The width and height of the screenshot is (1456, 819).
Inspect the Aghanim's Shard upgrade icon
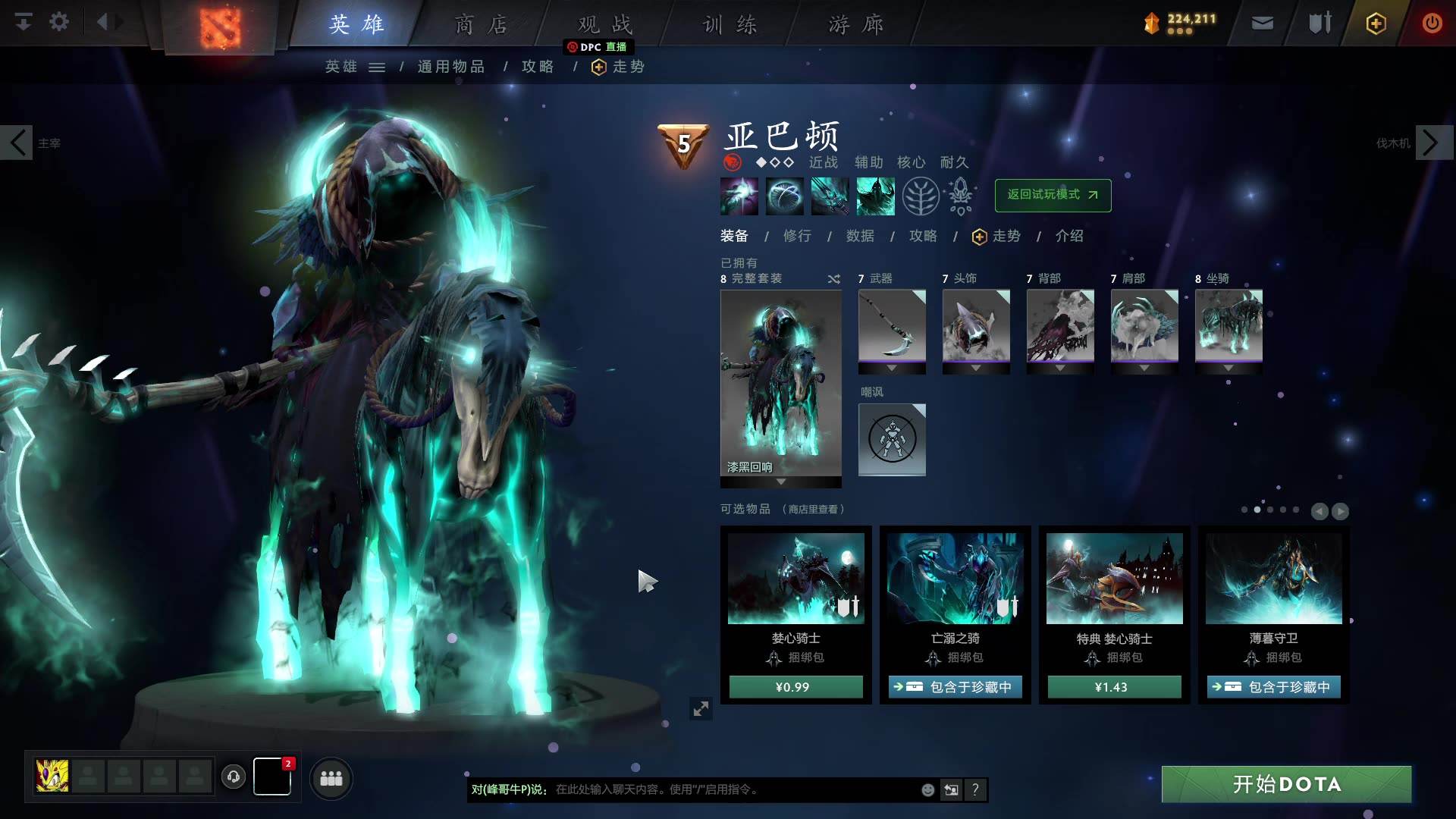pos(959,196)
